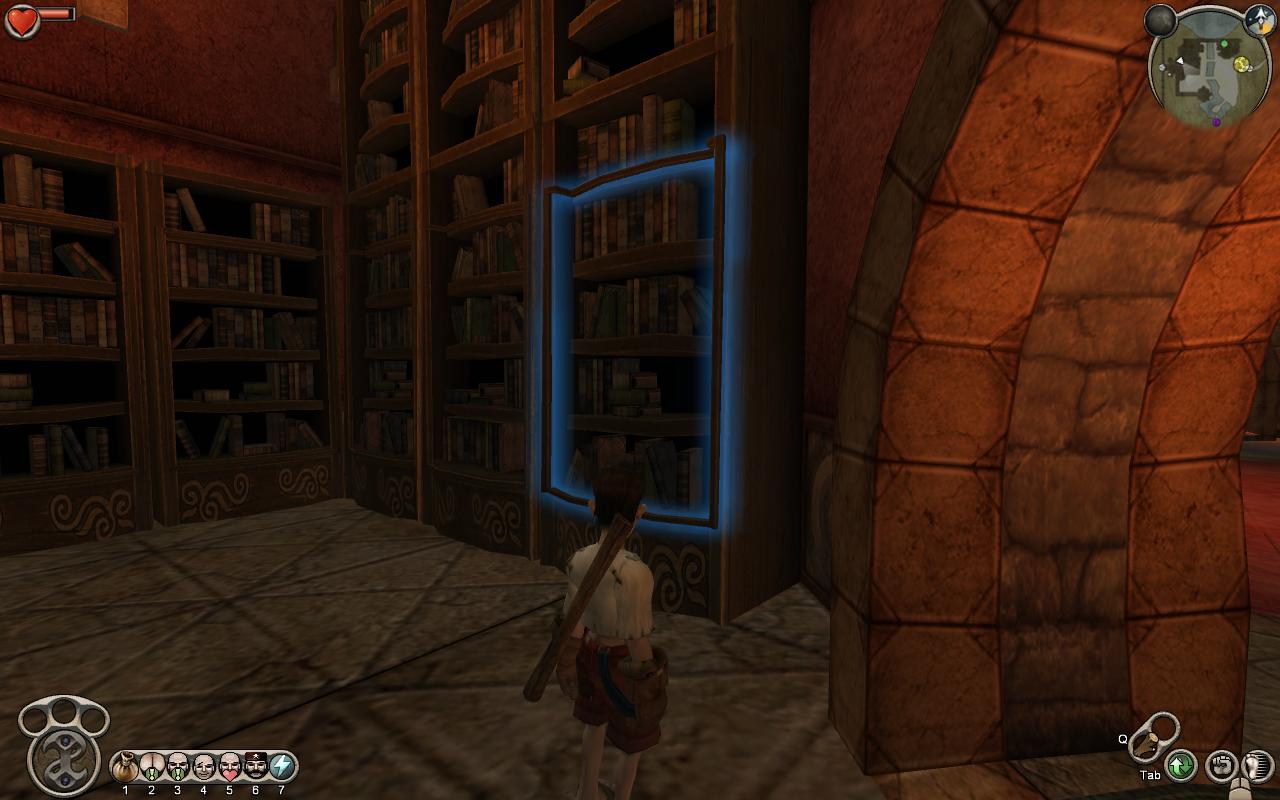Activate the green arrows swap icon
The height and width of the screenshot is (800, 1280).
point(1181,766)
